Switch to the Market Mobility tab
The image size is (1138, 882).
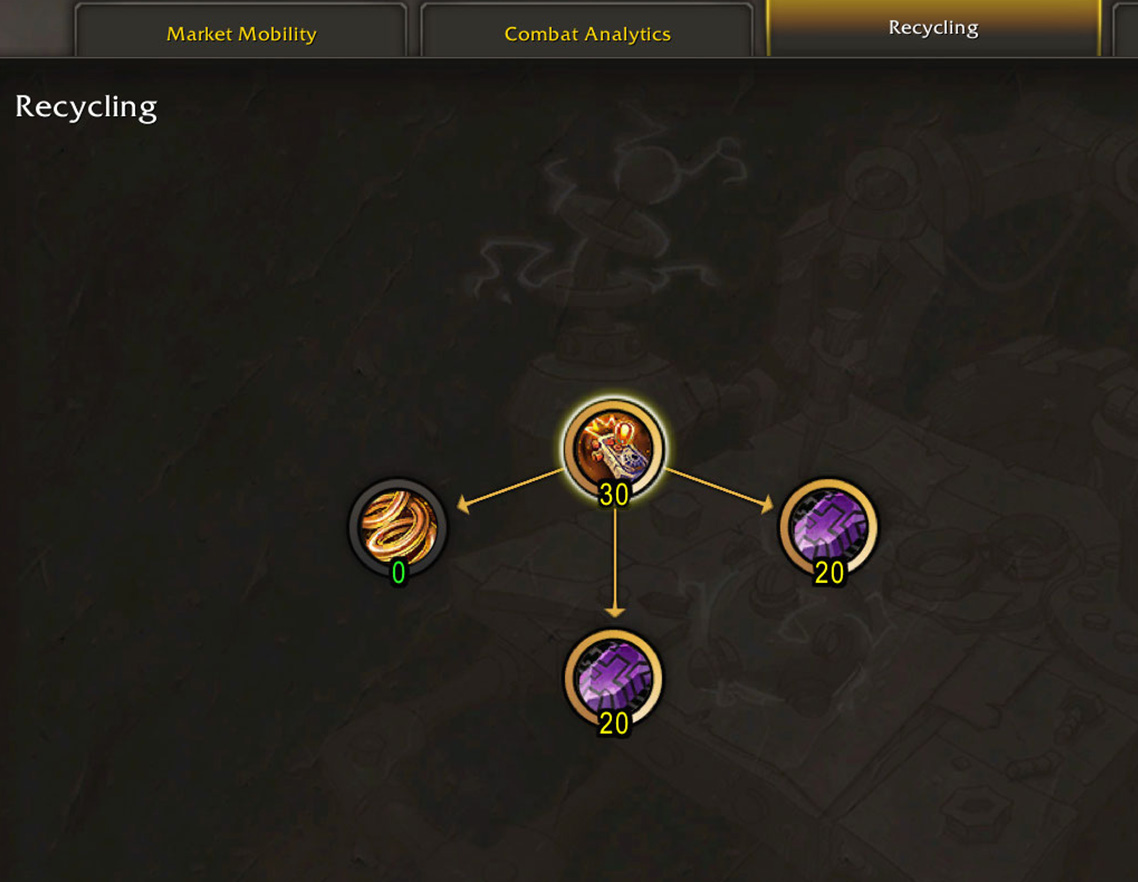coord(241,33)
